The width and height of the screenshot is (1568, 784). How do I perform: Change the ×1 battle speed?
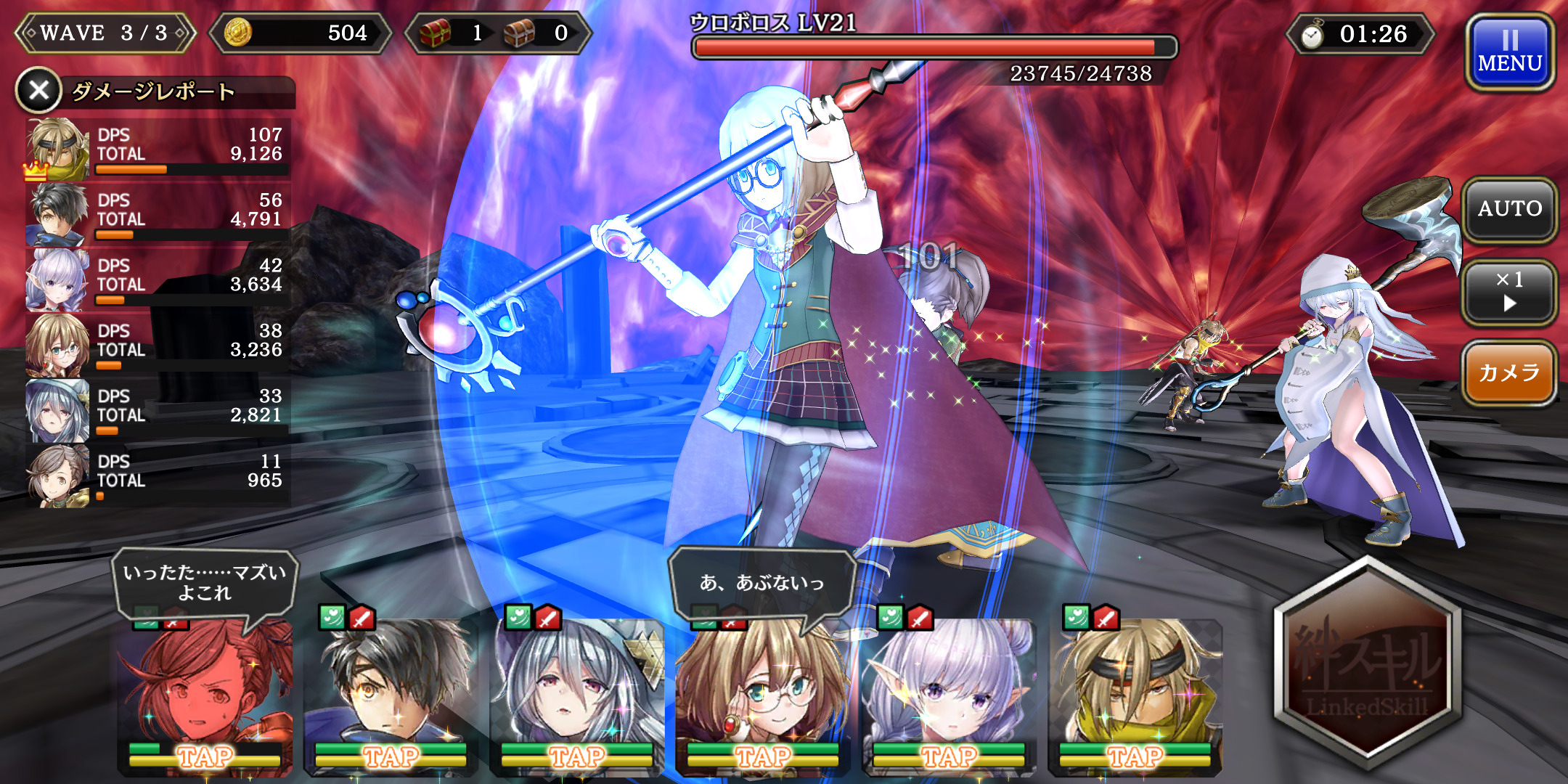1510,292
